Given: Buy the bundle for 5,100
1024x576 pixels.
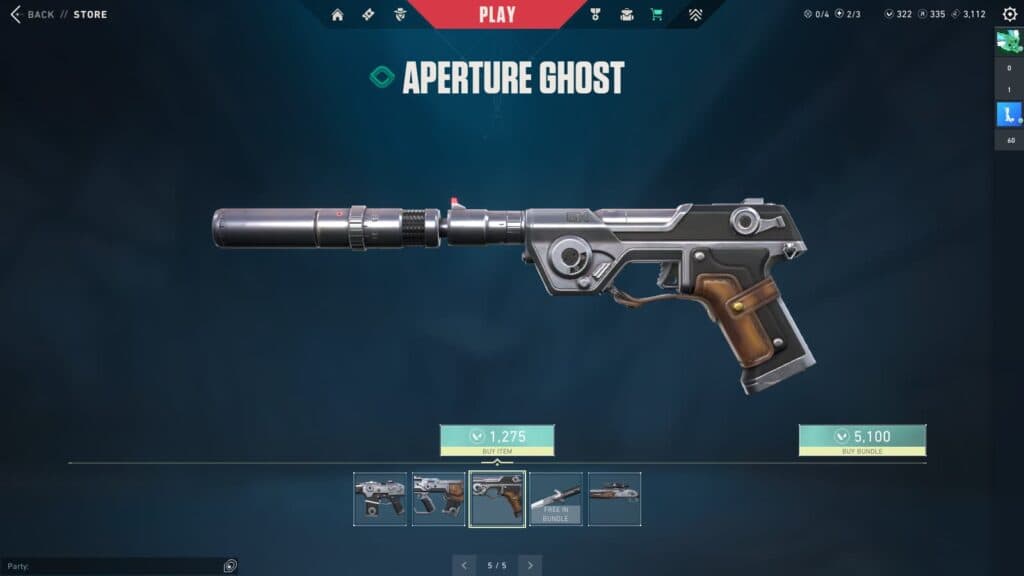Looking at the screenshot, I should (862, 437).
